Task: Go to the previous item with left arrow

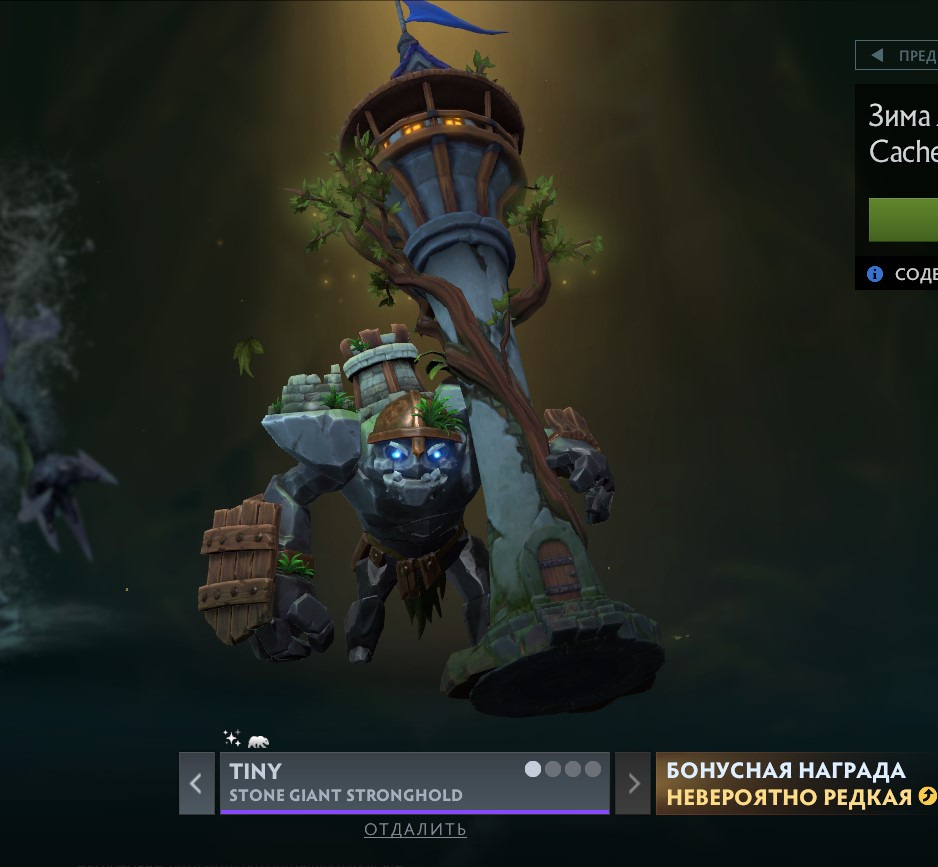Action: click(197, 783)
